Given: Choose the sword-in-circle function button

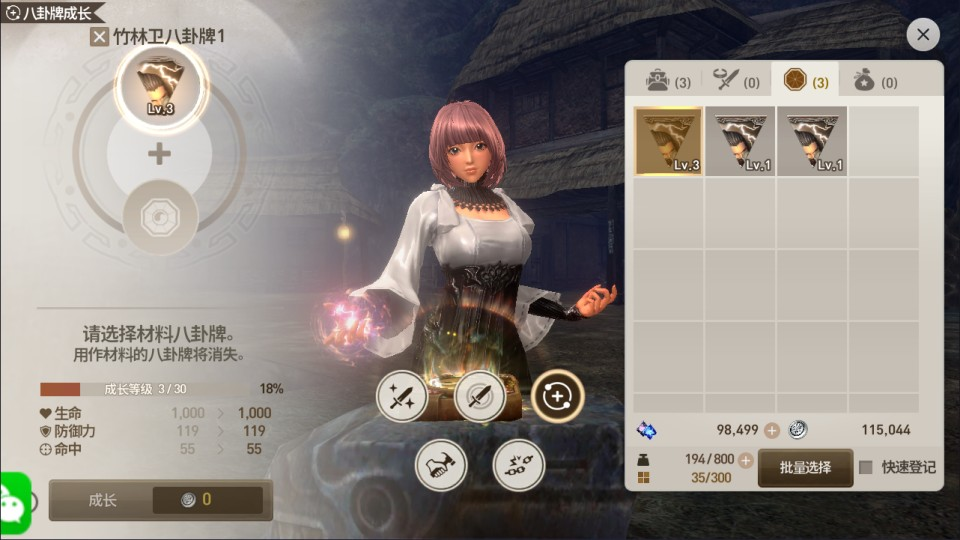Looking at the screenshot, I should pos(479,397).
